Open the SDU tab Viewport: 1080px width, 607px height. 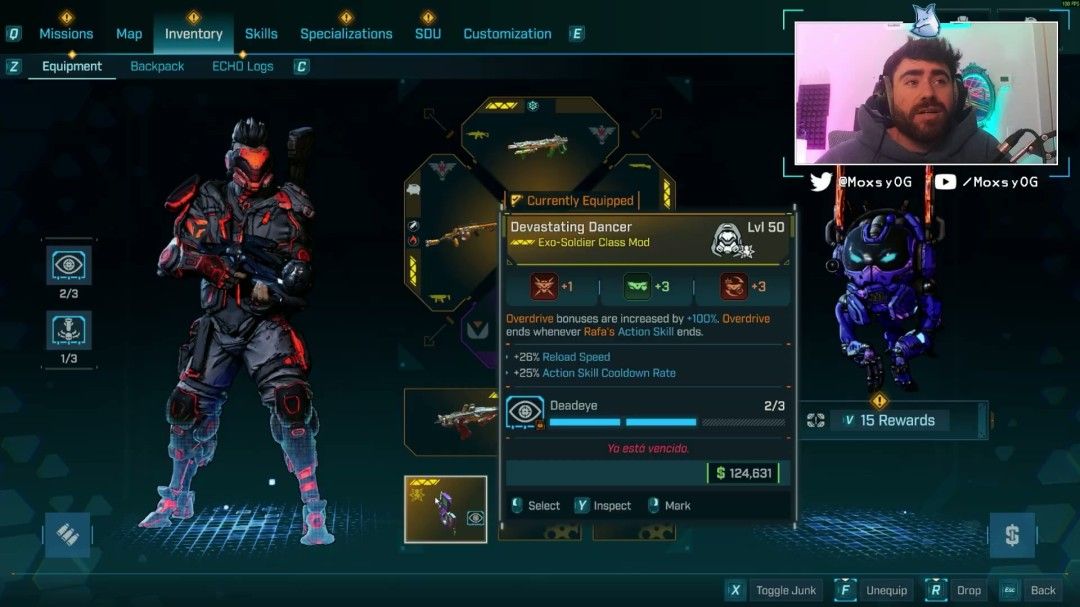coord(428,34)
